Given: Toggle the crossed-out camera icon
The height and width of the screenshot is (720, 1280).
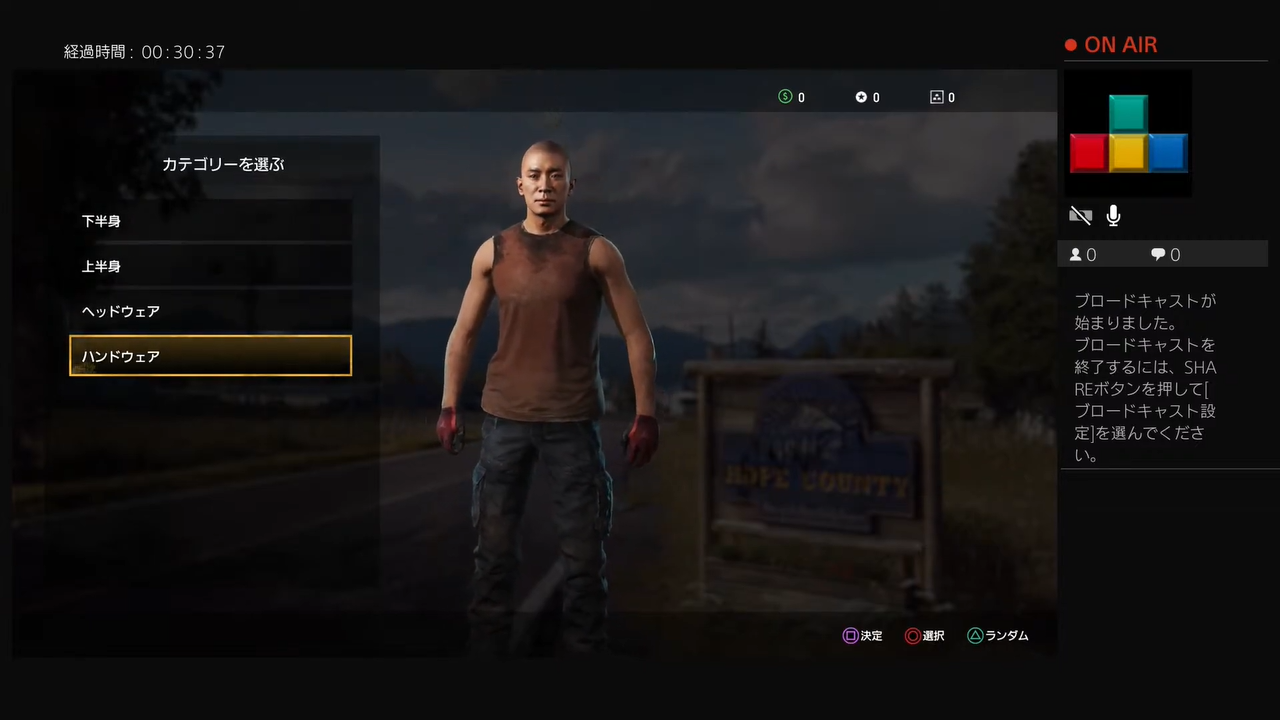Looking at the screenshot, I should tap(1080, 215).
